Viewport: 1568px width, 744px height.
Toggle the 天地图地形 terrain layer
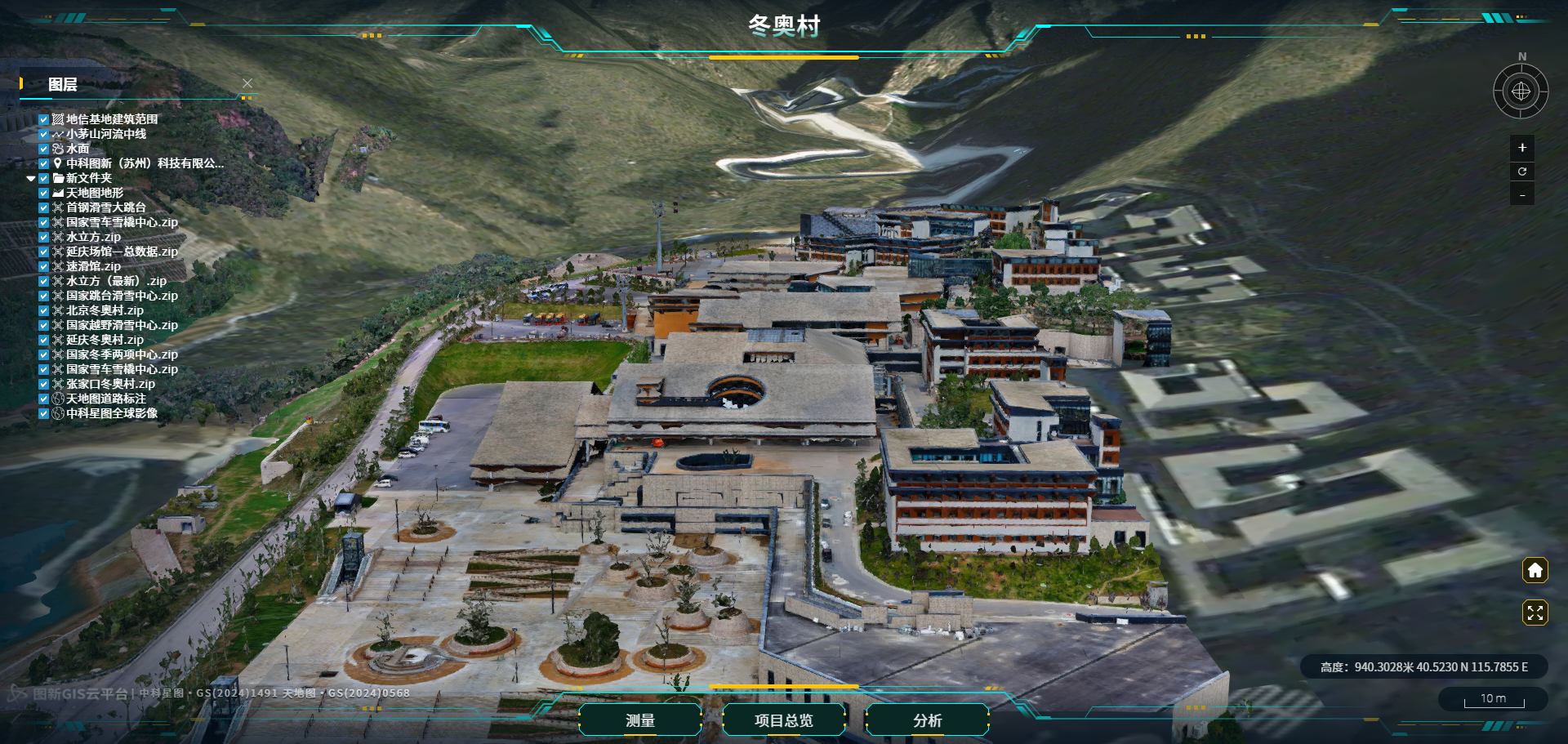click(x=44, y=193)
